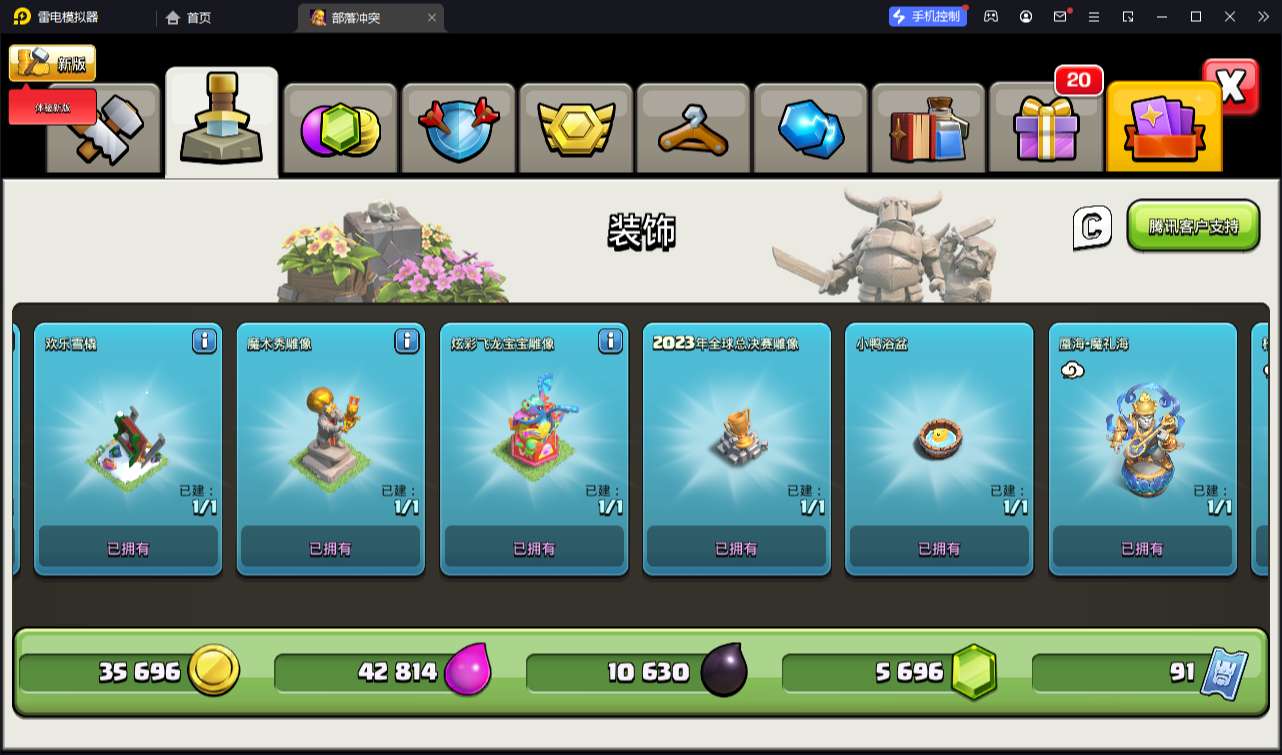The width and height of the screenshot is (1282, 755).
Task: Switch to the gem and coins resources tab
Action: tap(340, 130)
